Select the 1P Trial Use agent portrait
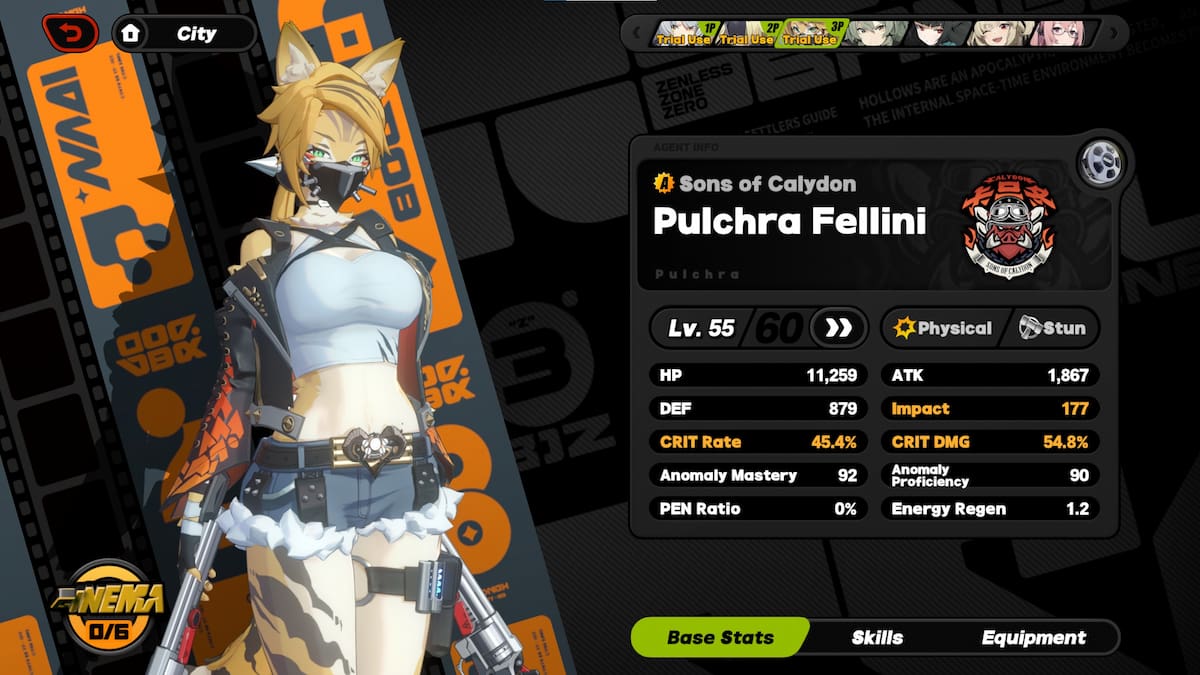 point(683,33)
